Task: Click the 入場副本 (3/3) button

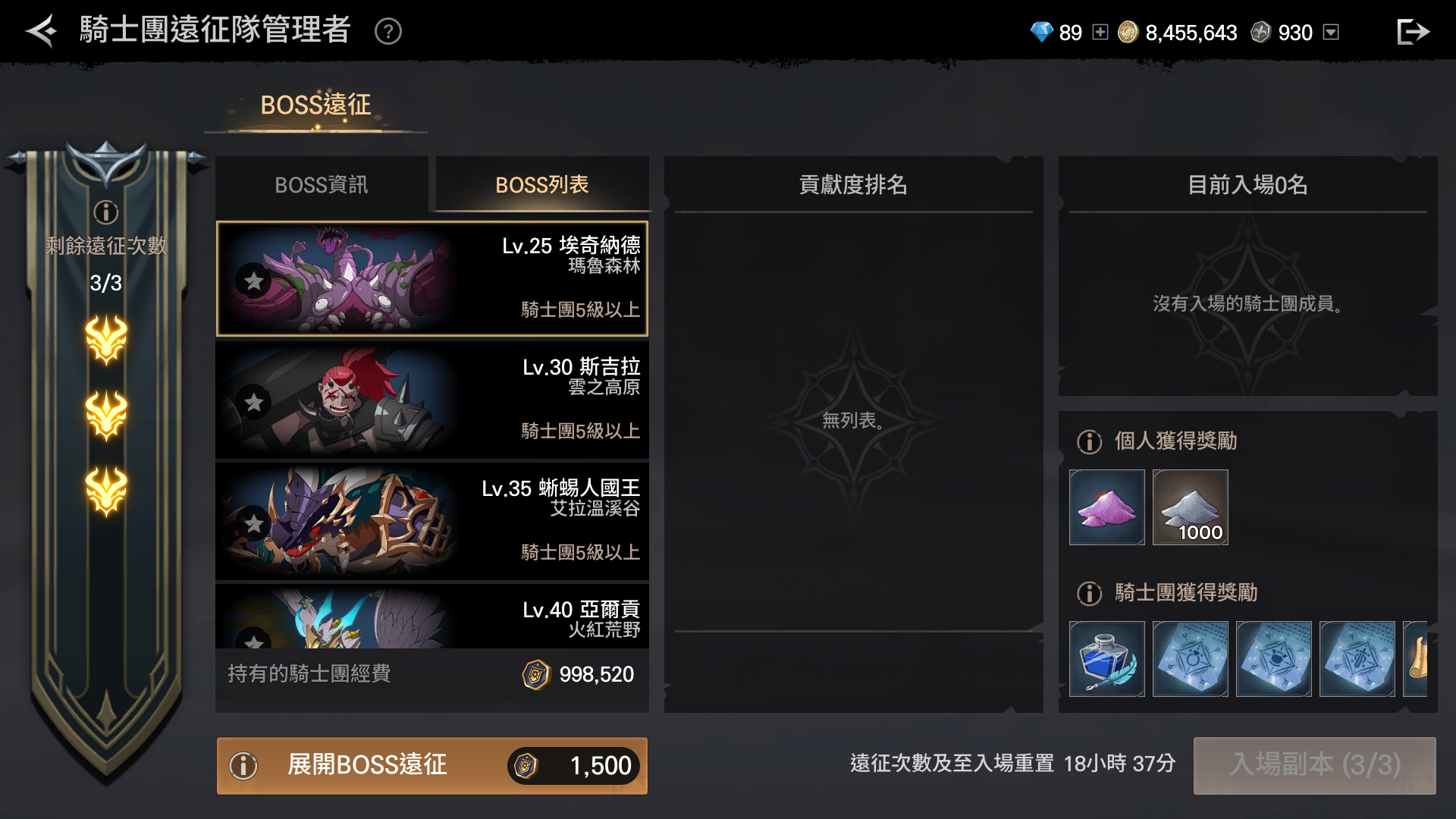Action: point(1314,765)
